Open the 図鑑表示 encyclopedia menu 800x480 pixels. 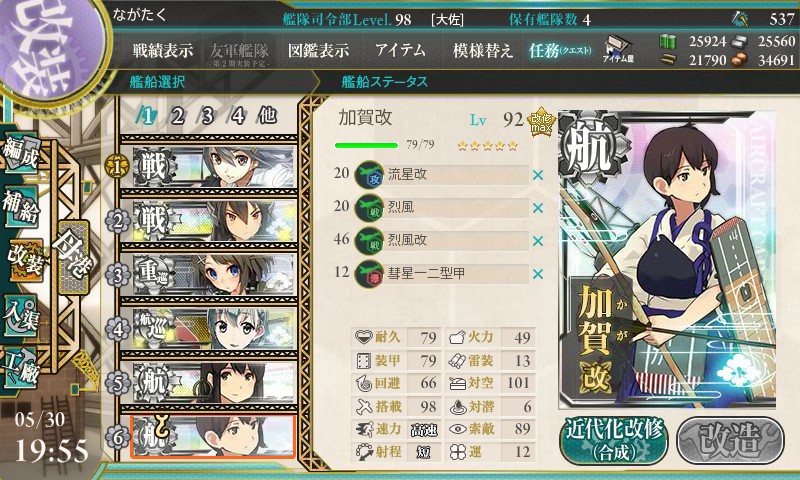tap(318, 50)
